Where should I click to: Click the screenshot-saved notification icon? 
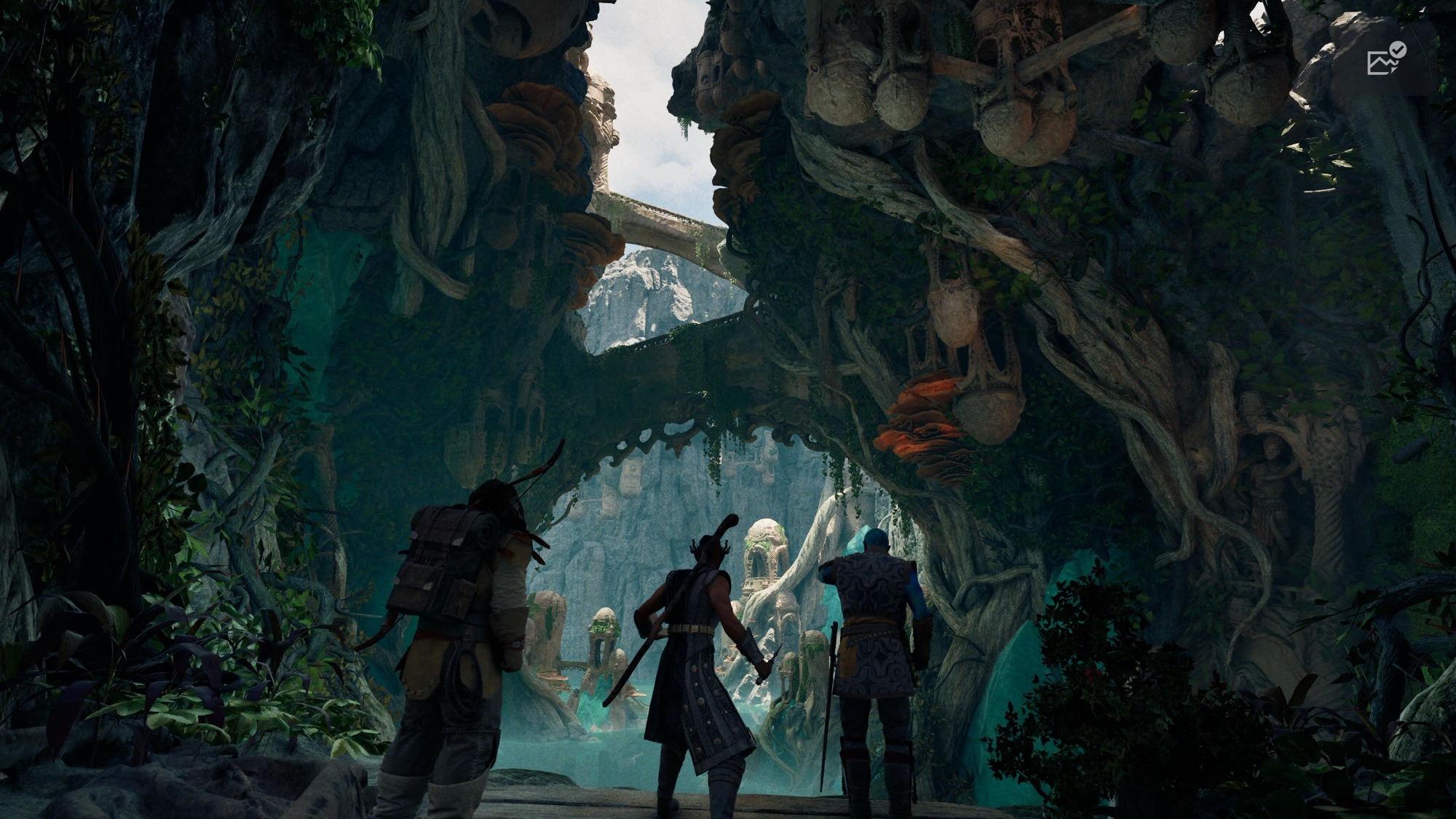(x=1386, y=60)
